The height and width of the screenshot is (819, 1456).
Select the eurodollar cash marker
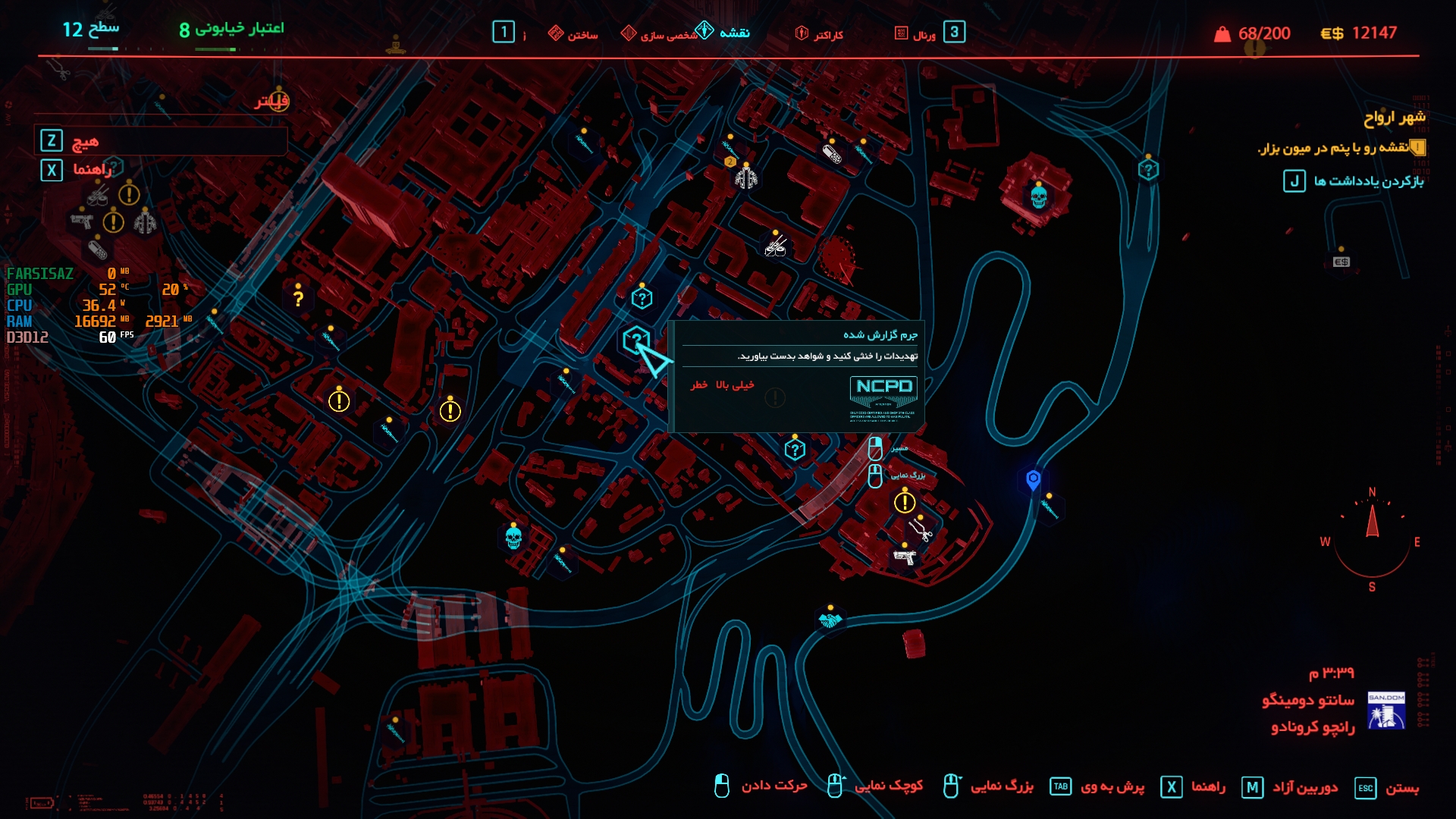(1341, 262)
